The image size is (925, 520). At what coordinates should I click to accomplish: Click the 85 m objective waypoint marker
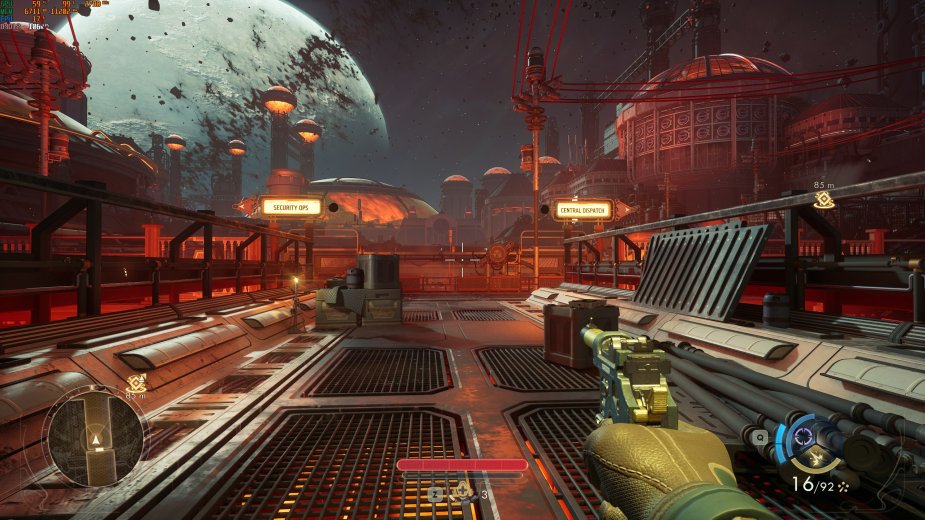(x=823, y=199)
